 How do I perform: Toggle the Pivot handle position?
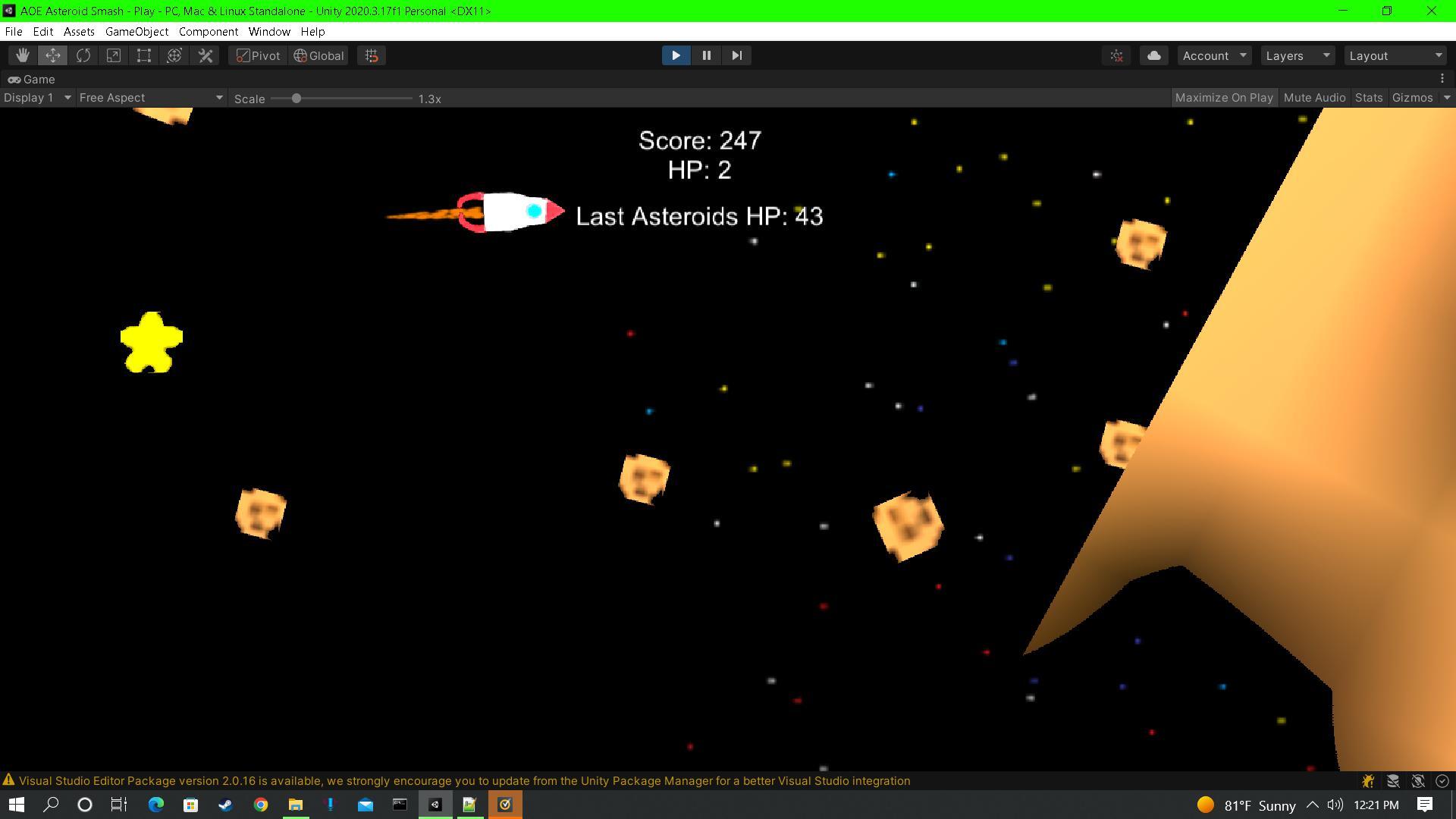[256, 55]
